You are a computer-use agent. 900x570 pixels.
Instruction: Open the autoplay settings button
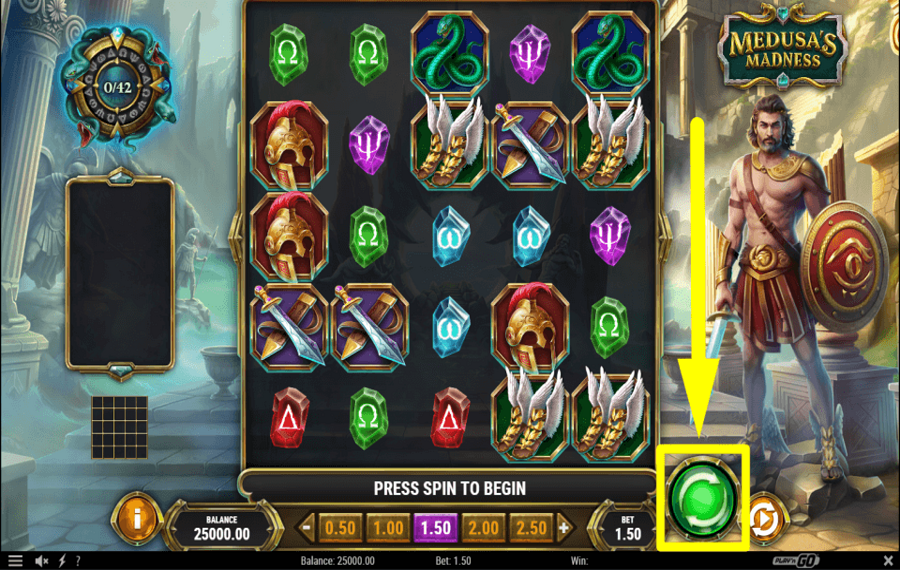tap(765, 520)
